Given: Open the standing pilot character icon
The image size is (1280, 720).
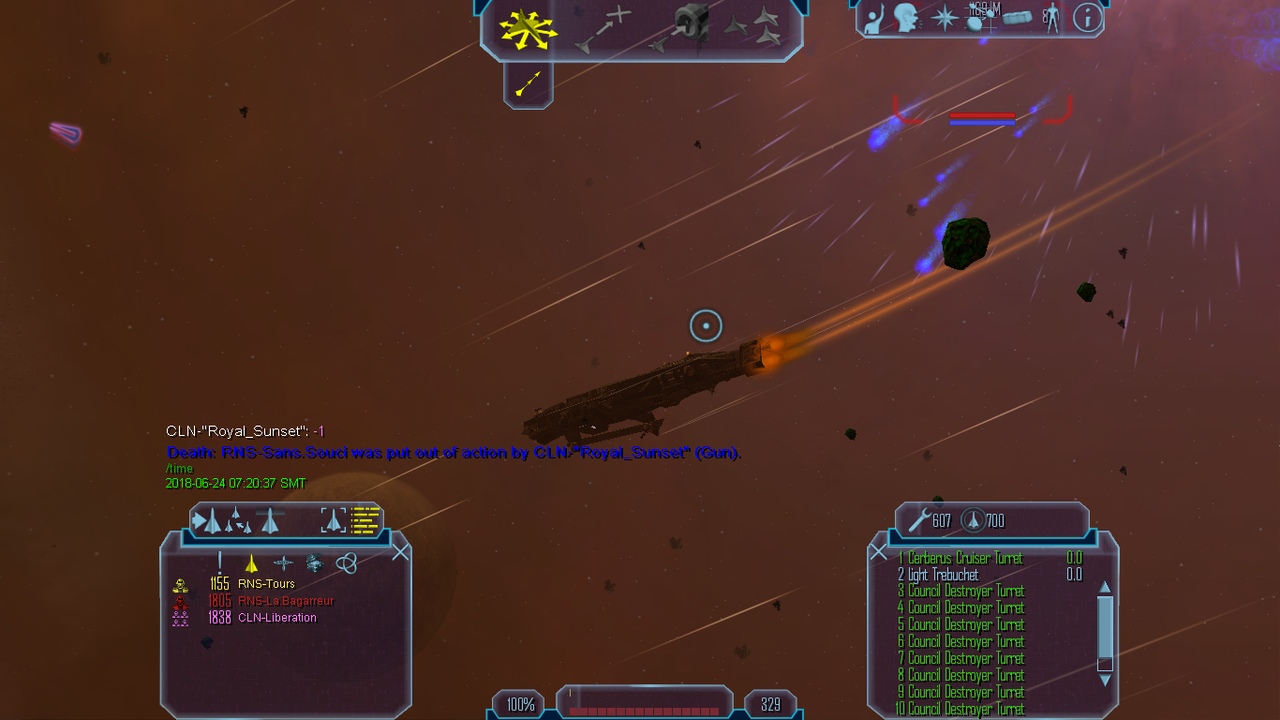Looking at the screenshot, I should 1050,18.
